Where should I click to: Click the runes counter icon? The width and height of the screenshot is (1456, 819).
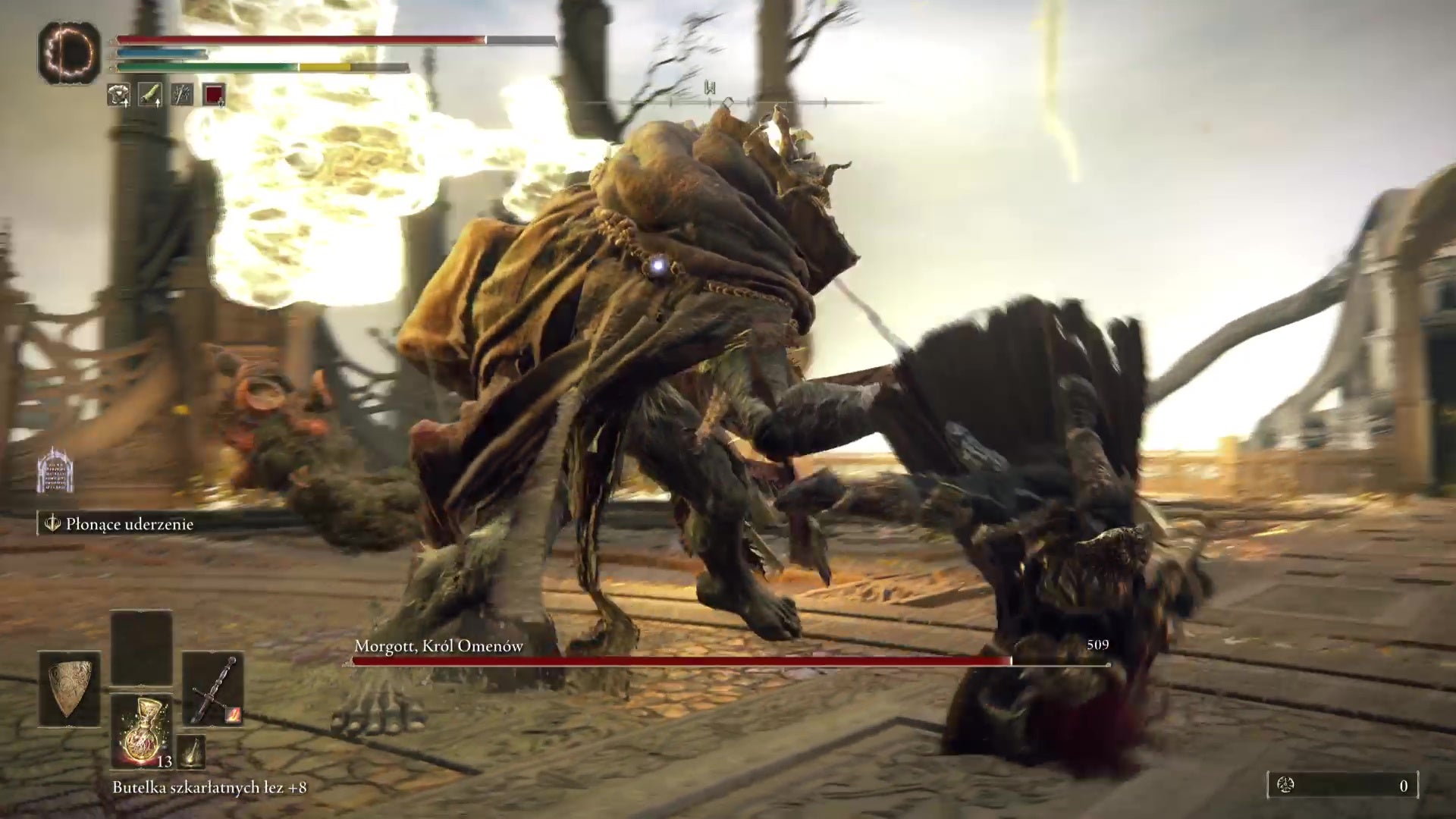pyautogui.click(x=1285, y=786)
